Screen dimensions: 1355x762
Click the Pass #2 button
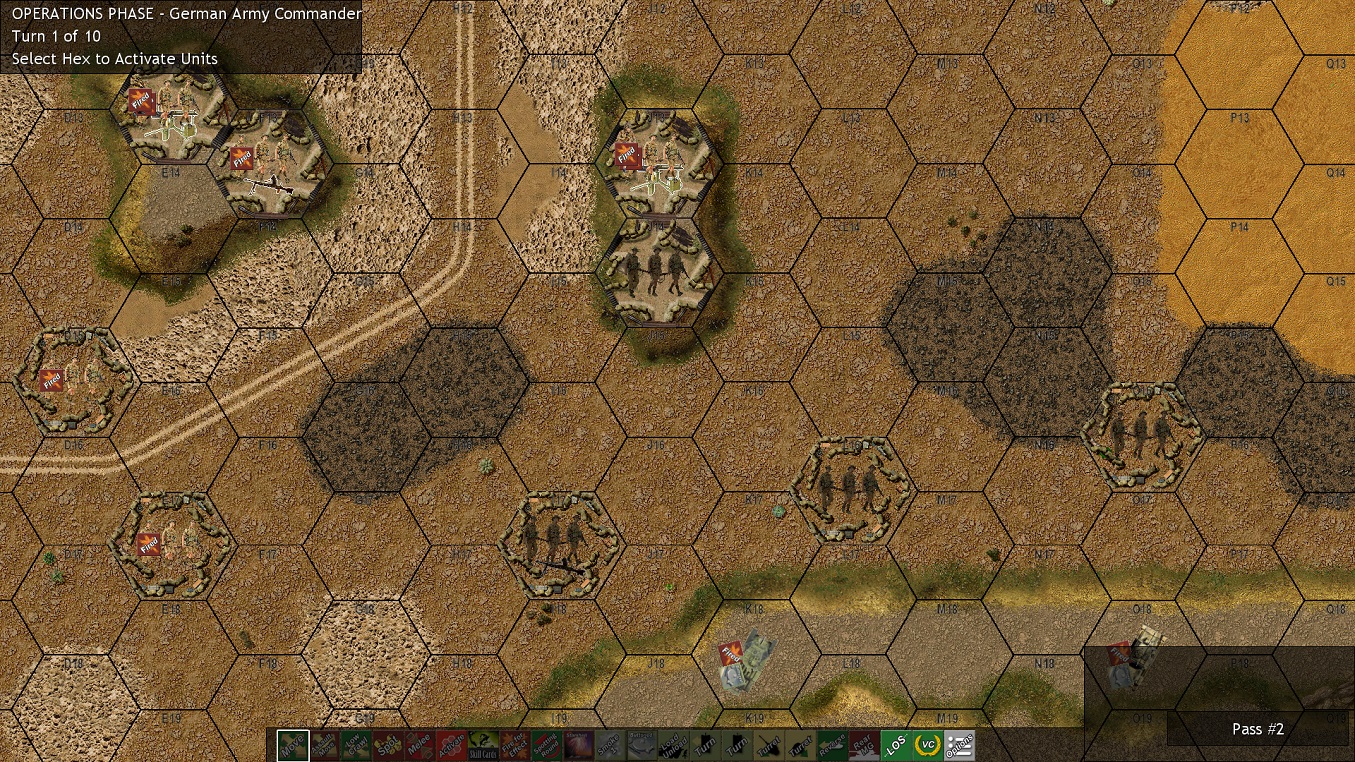click(1257, 729)
